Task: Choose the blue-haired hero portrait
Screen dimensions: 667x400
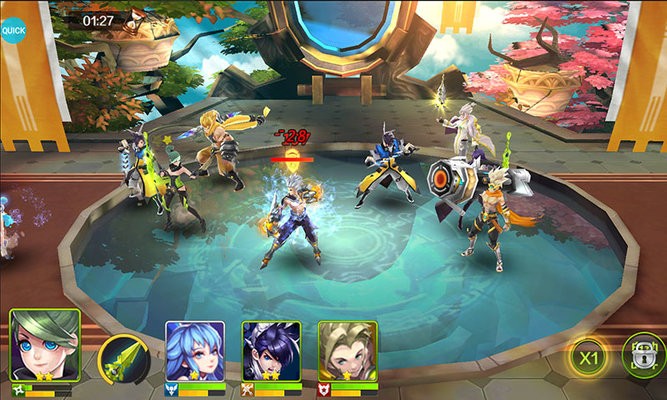Action: (x=194, y=351)
